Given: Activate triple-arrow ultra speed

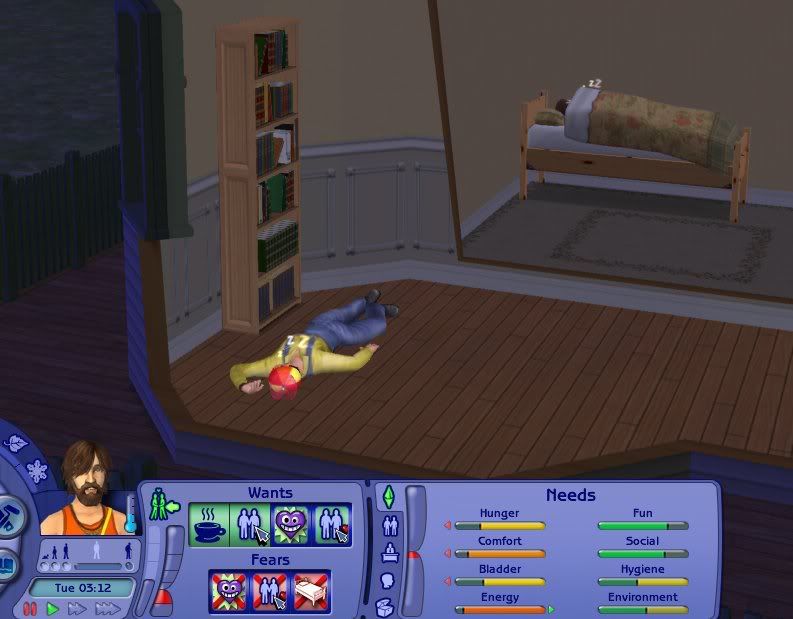Looking at the screenshot, I should tap(106, 608).
